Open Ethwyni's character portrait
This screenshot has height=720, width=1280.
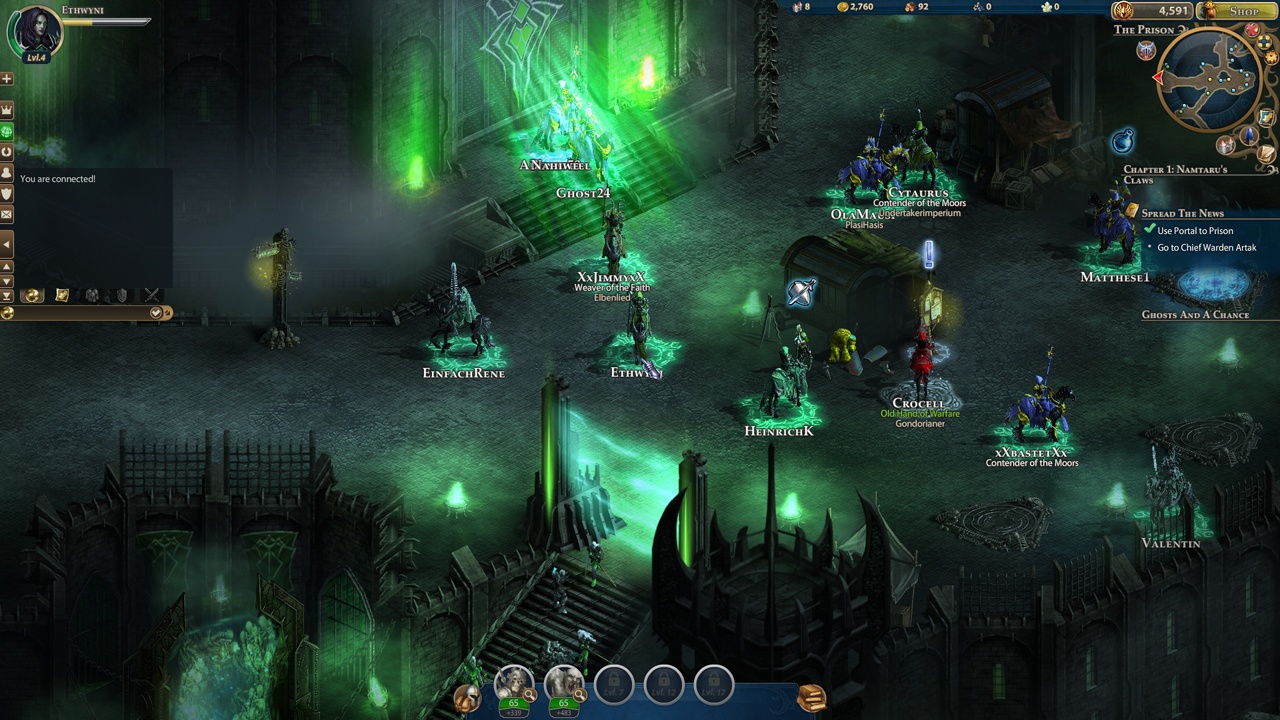[x=34, y=31]
